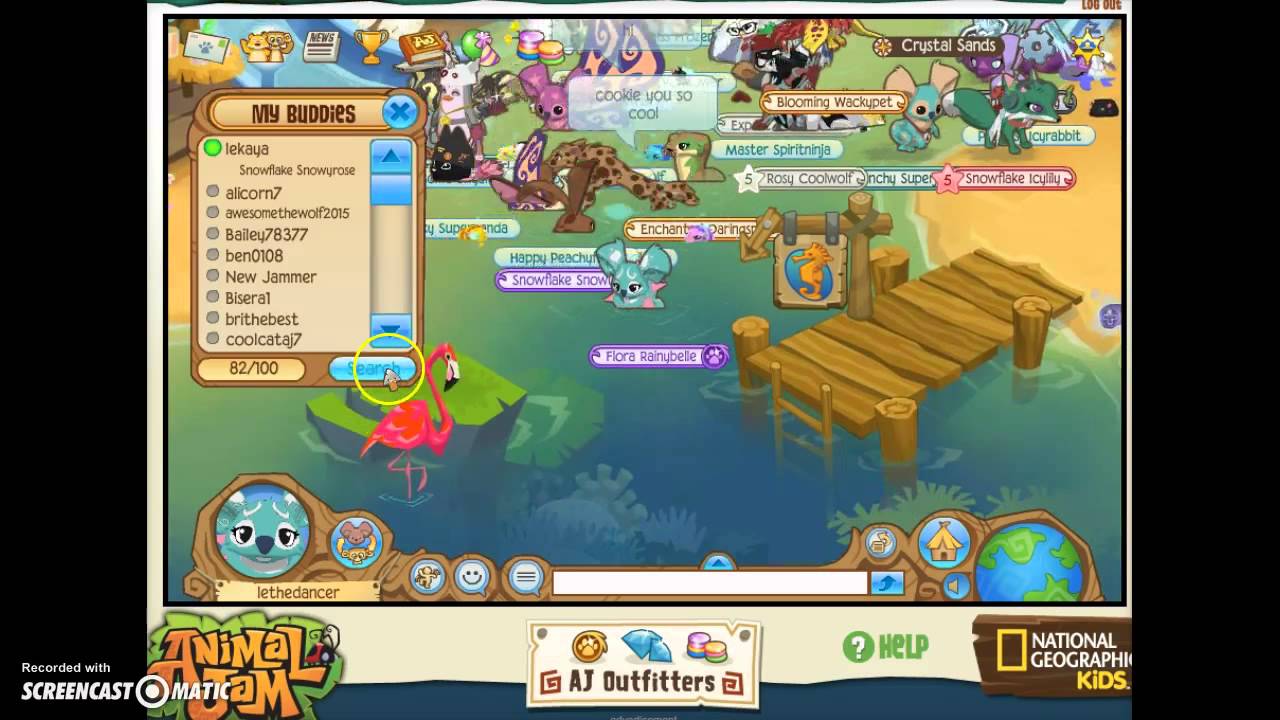Open the achievements trophy icon

[x=372, y=45]
